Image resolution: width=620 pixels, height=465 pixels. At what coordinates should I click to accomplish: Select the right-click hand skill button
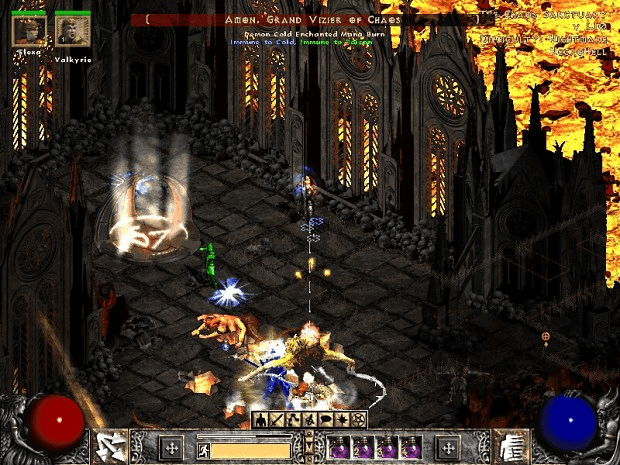[512, 447]
